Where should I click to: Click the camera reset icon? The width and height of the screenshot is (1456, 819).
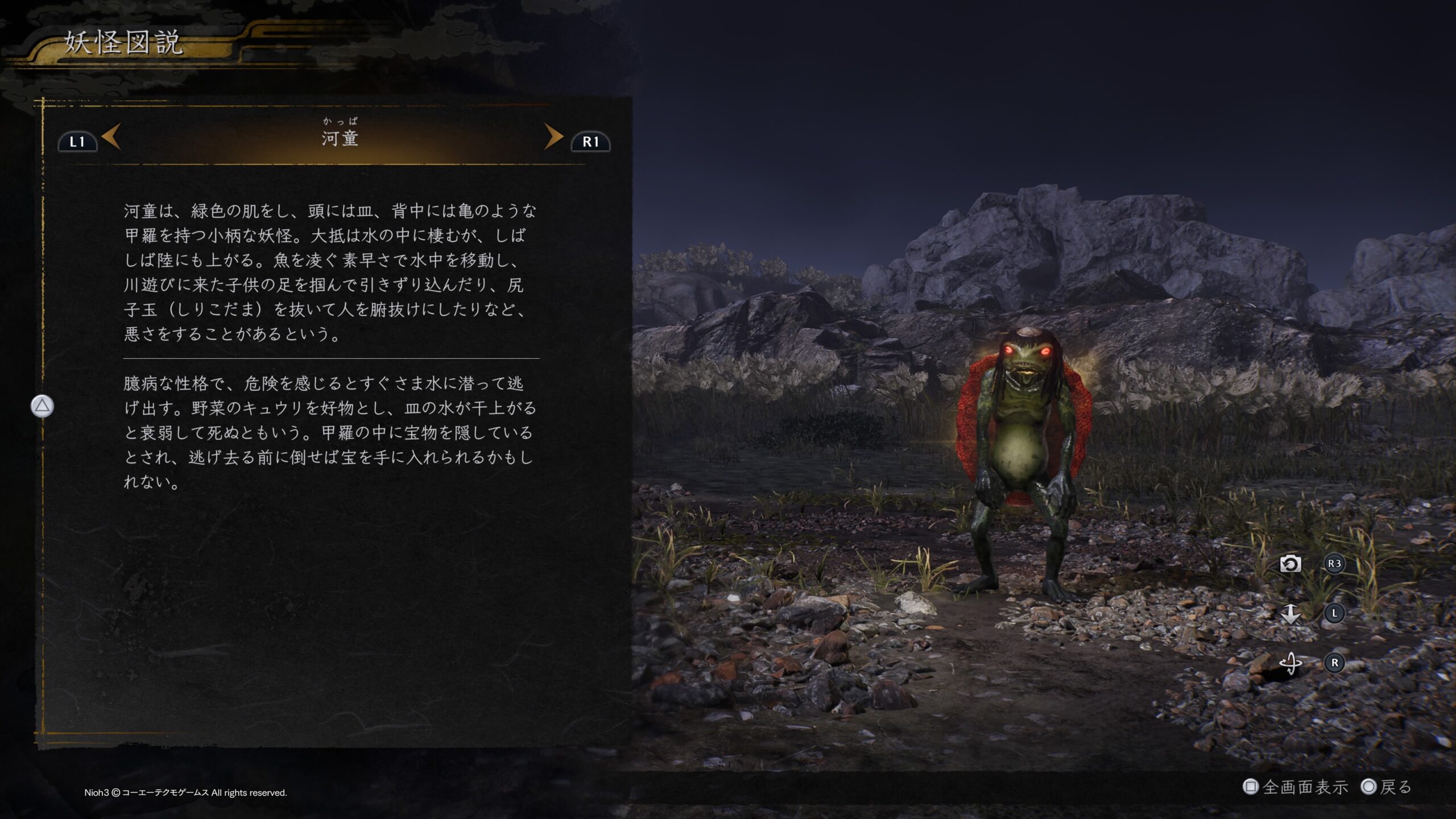(x=1290, y=564)
